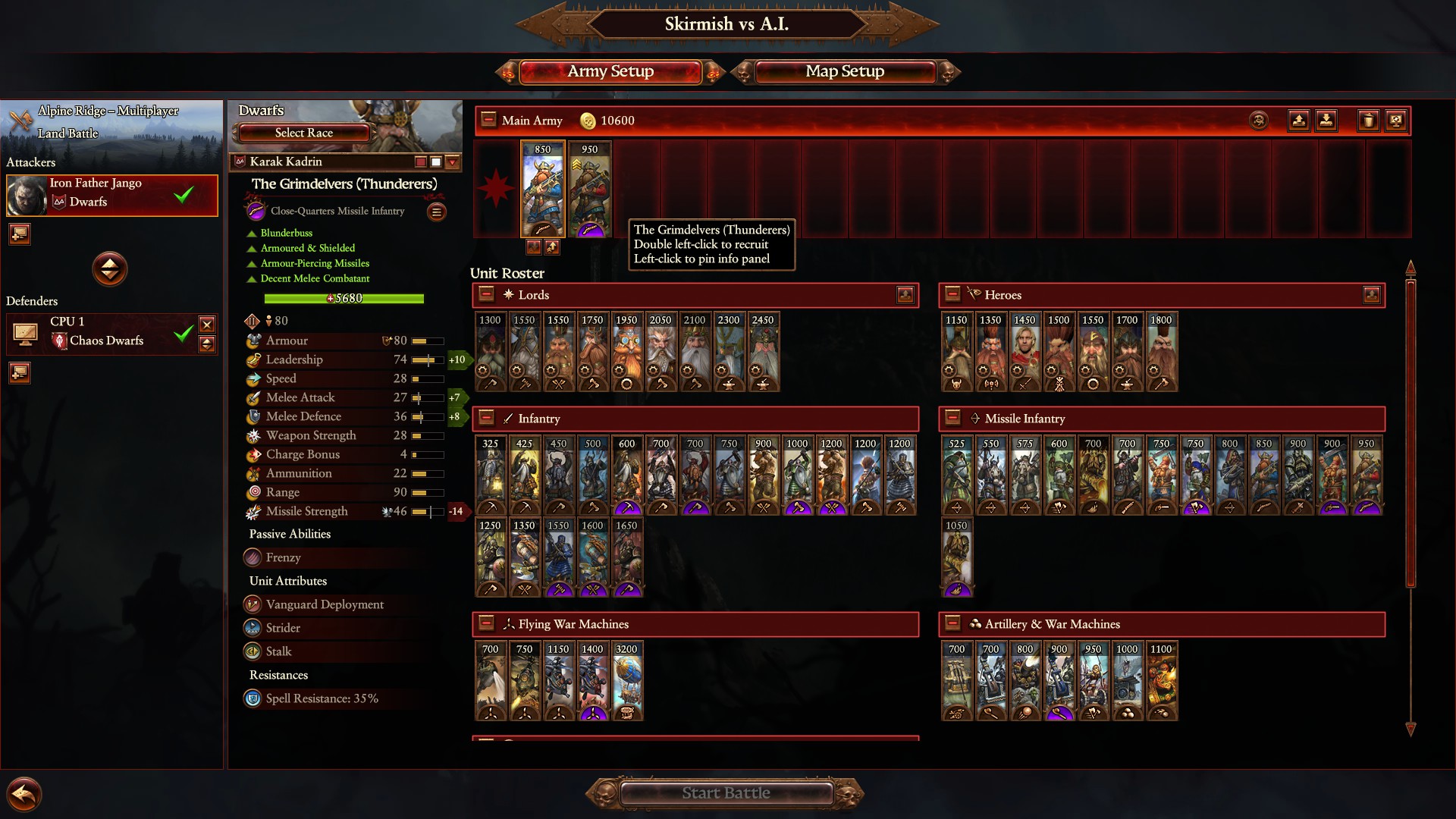Open the Karak Kadrin faction dropdown
Viewport: 1456px width, 819px height.
(453, 162)
